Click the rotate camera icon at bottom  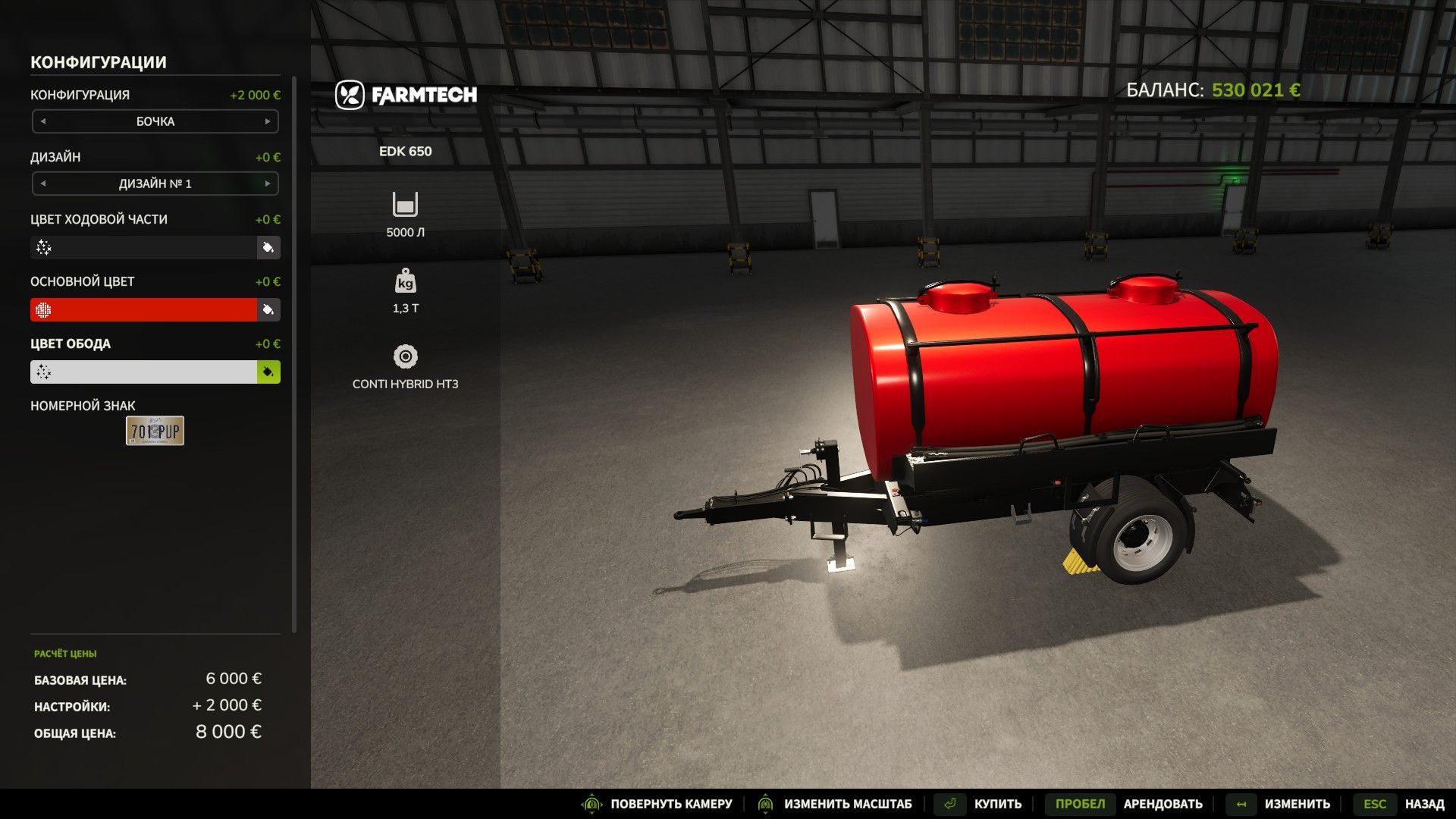[x=591, y=804]
